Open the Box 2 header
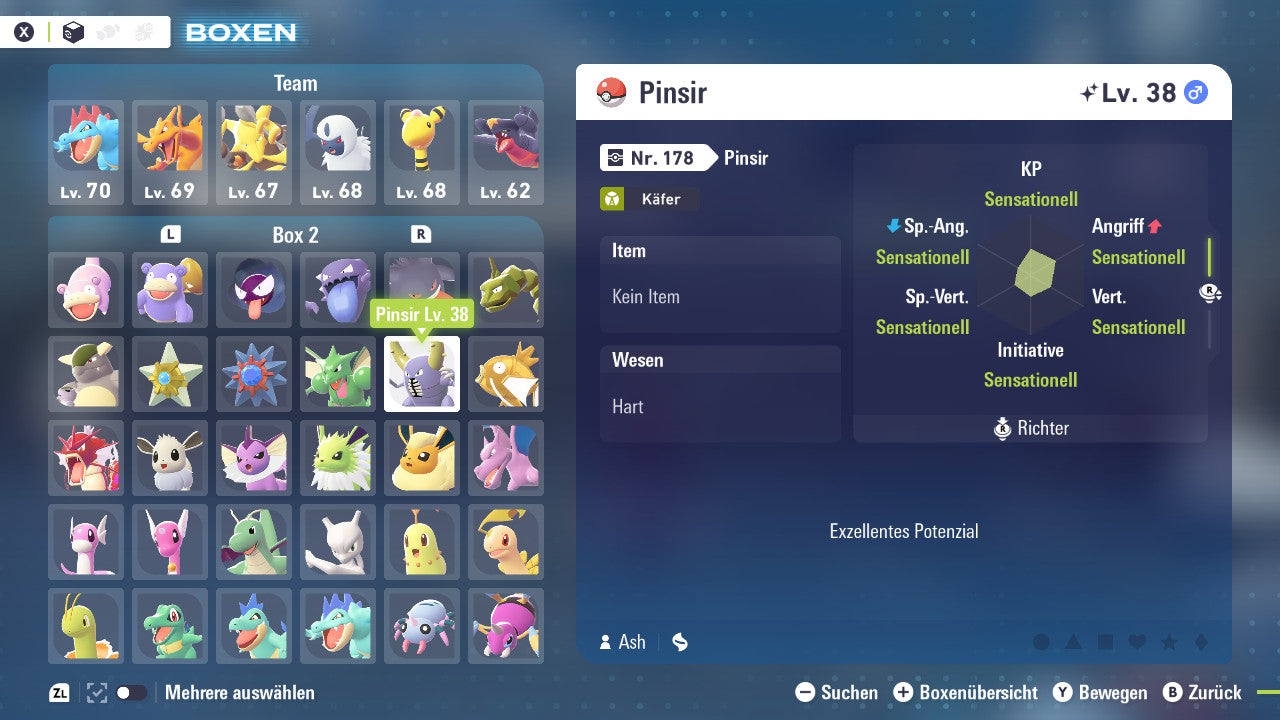Viewport: 1280px width, 720px height. pyautogui.click(x=295, y=234)
